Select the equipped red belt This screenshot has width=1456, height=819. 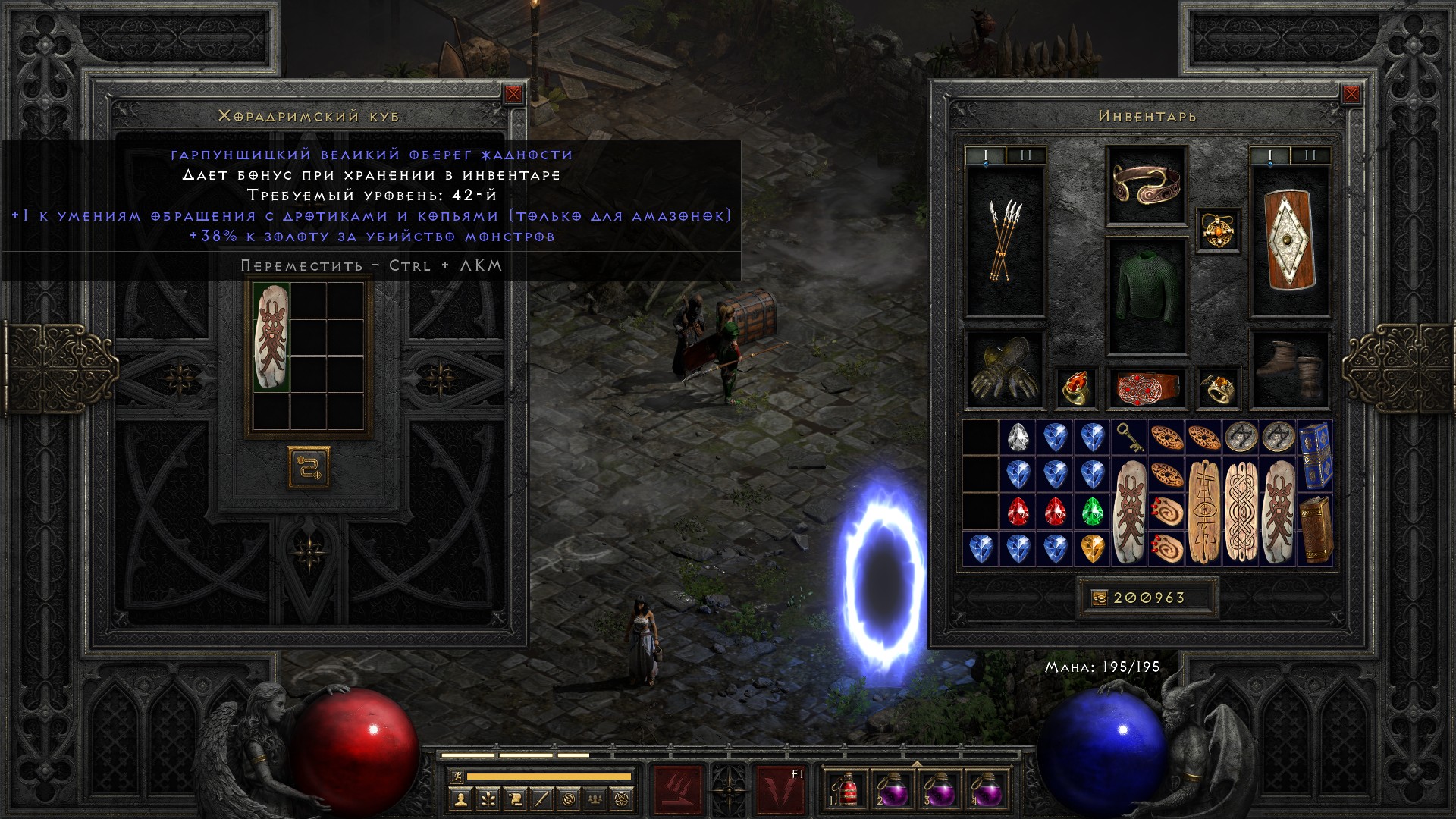(x=1146, y=388)
